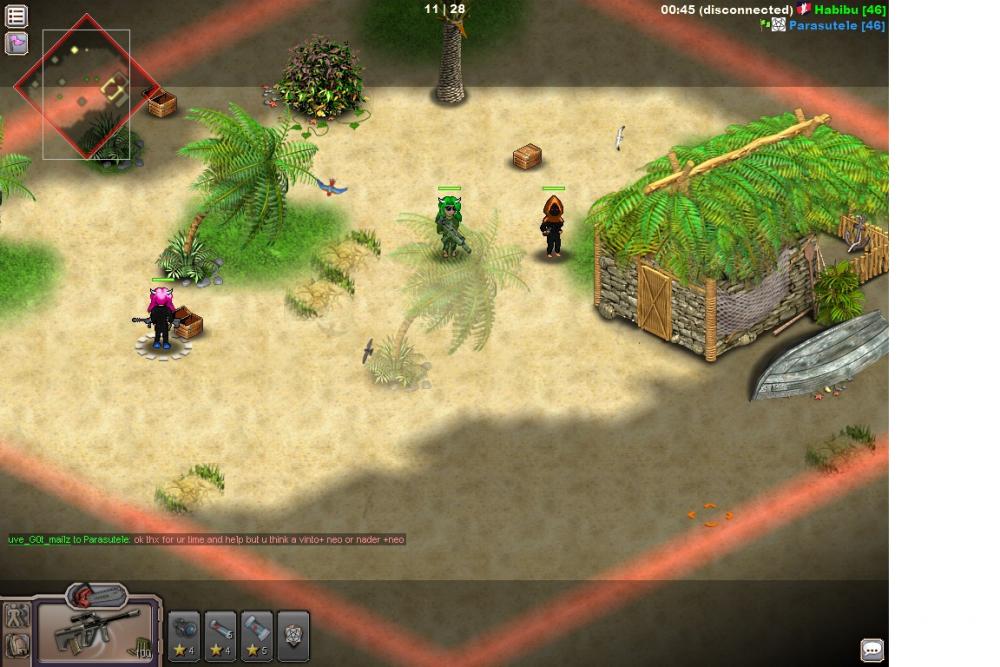Click the chat message addressed to Parasutele
Image resolution: width=1000 pixels, height=667 pixels.
pyautogui.click(x=206, y=540)
